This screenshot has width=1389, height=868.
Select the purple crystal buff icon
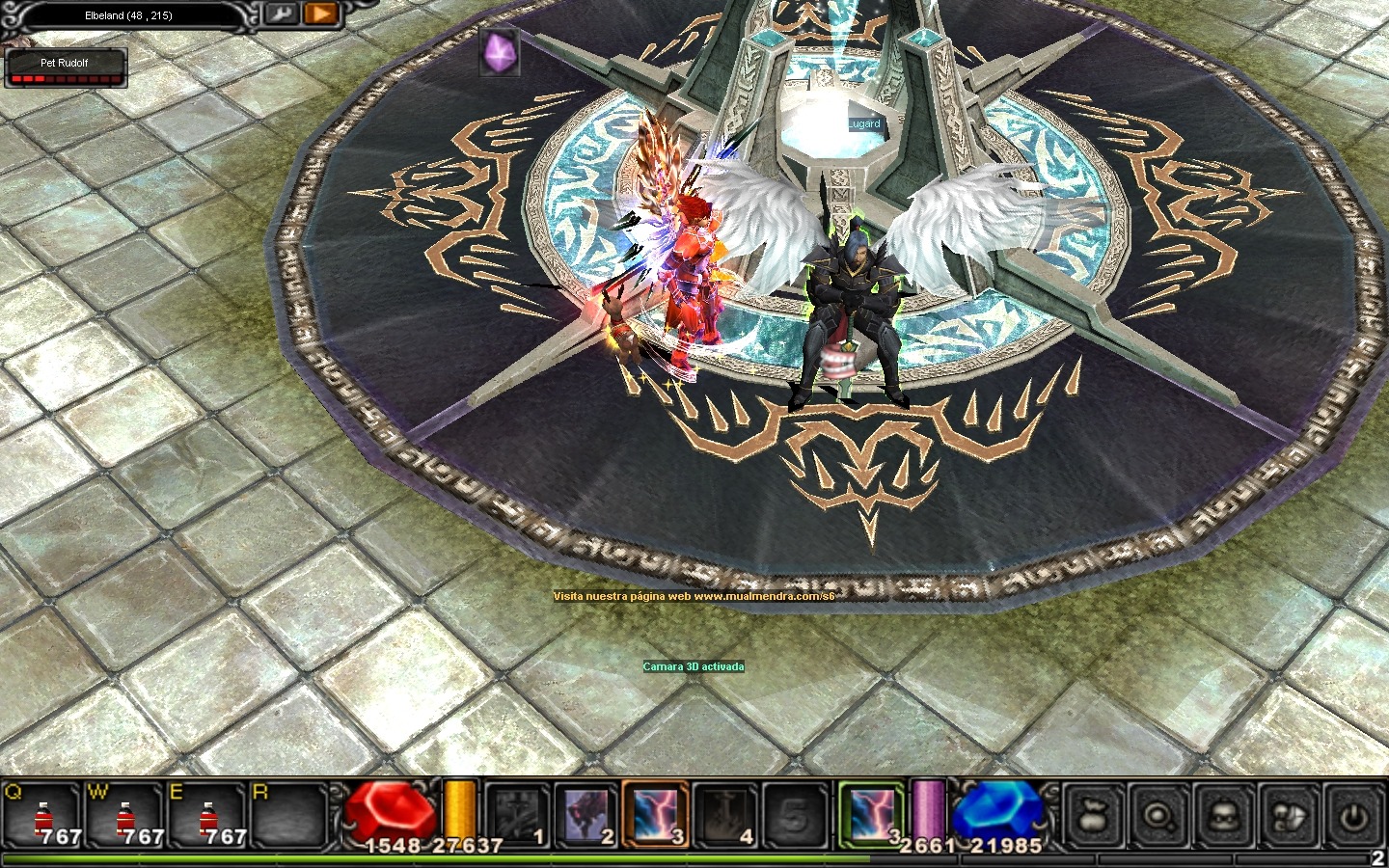pyautogui.click(x=500, y=52)
